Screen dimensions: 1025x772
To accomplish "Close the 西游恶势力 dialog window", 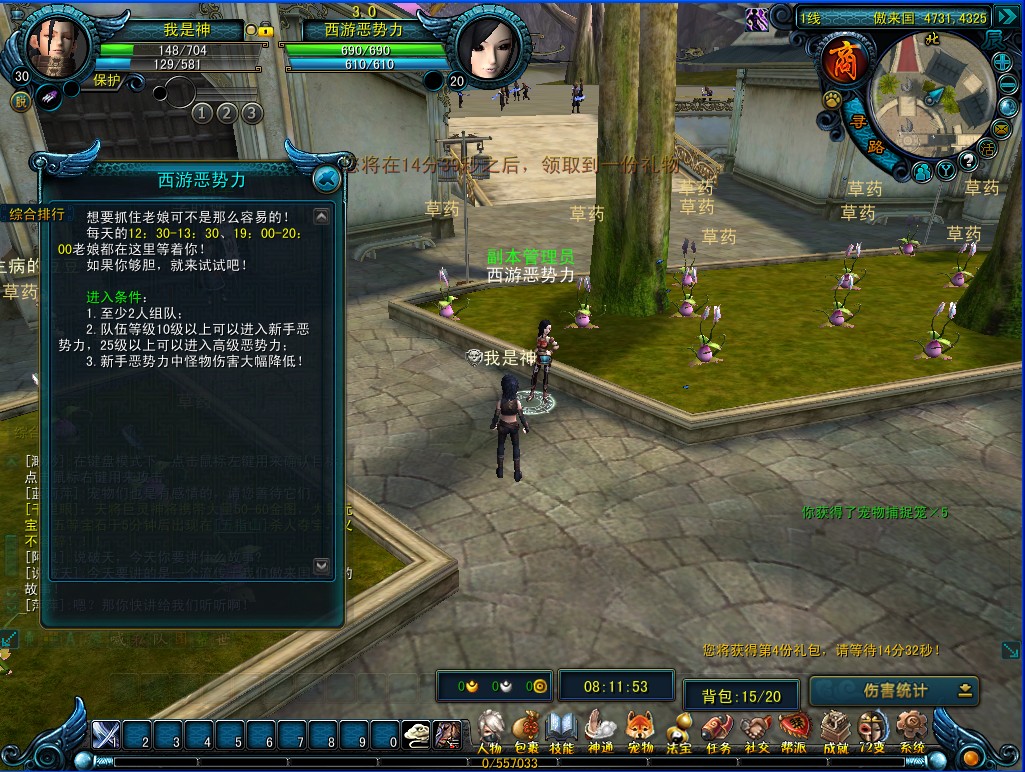I will 325,179.
